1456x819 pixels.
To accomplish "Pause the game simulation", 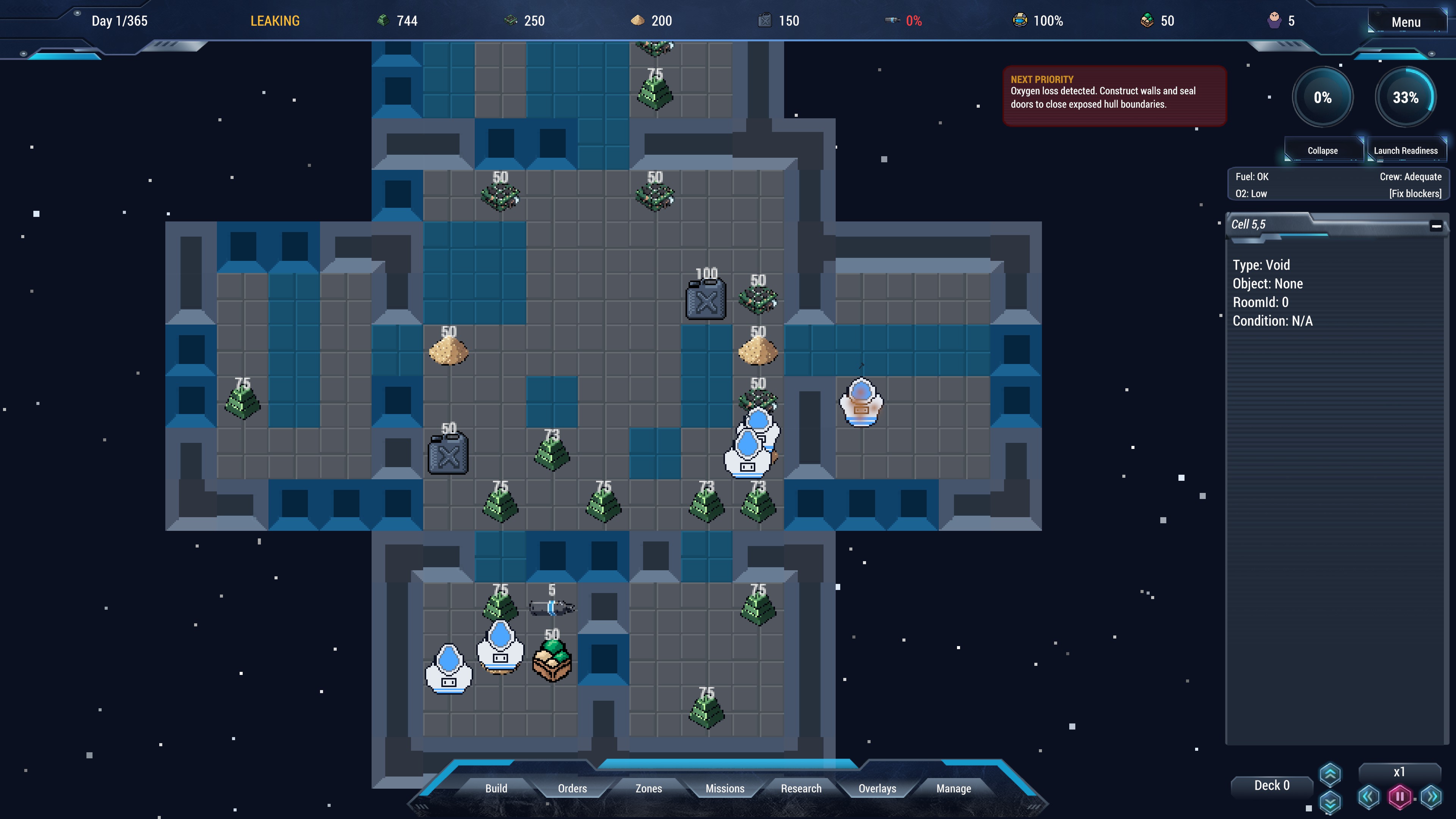I will click(1400, 797).
